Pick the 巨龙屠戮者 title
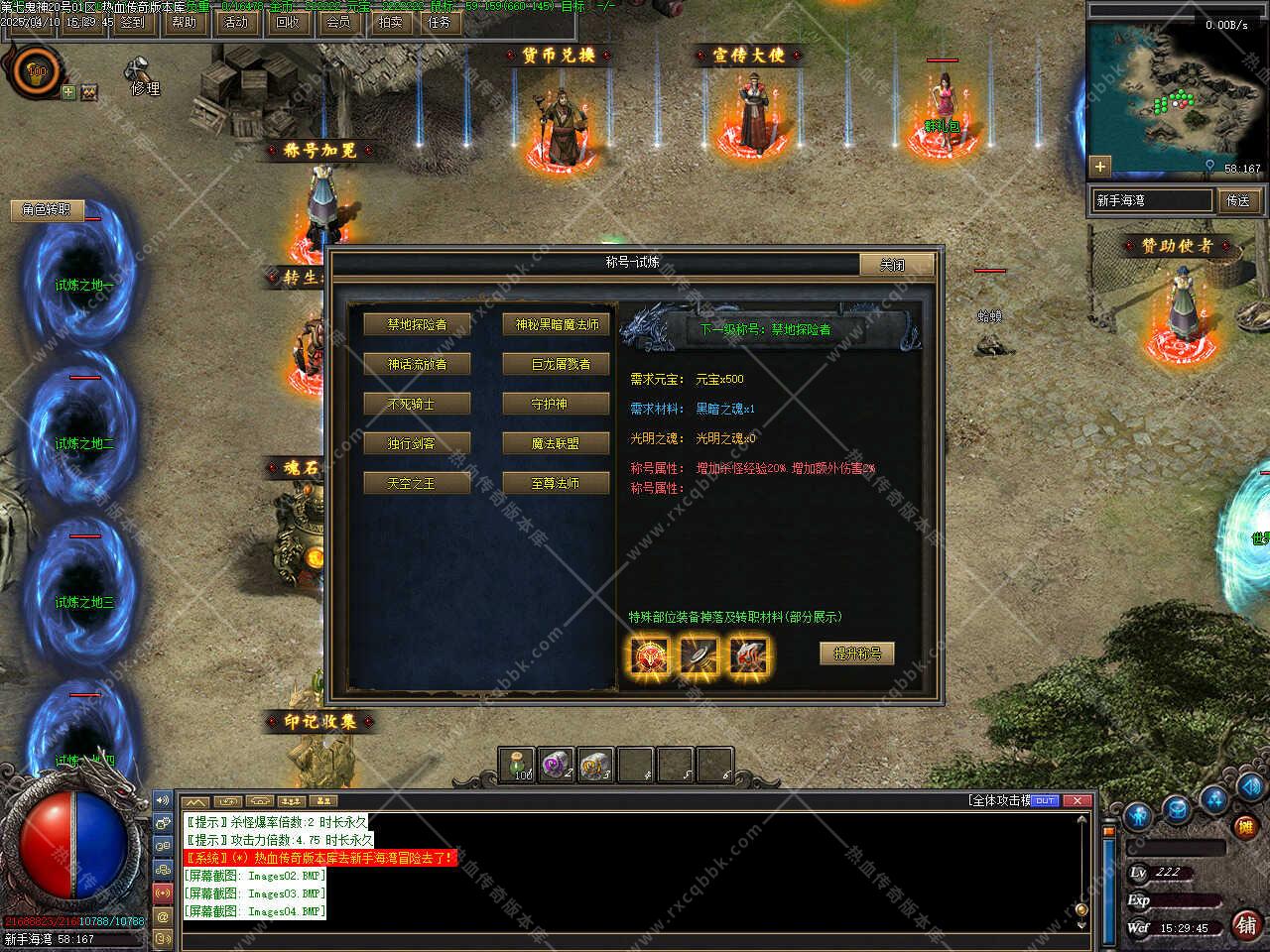This screenshot has height=952, width=1270. click(557, 364)
